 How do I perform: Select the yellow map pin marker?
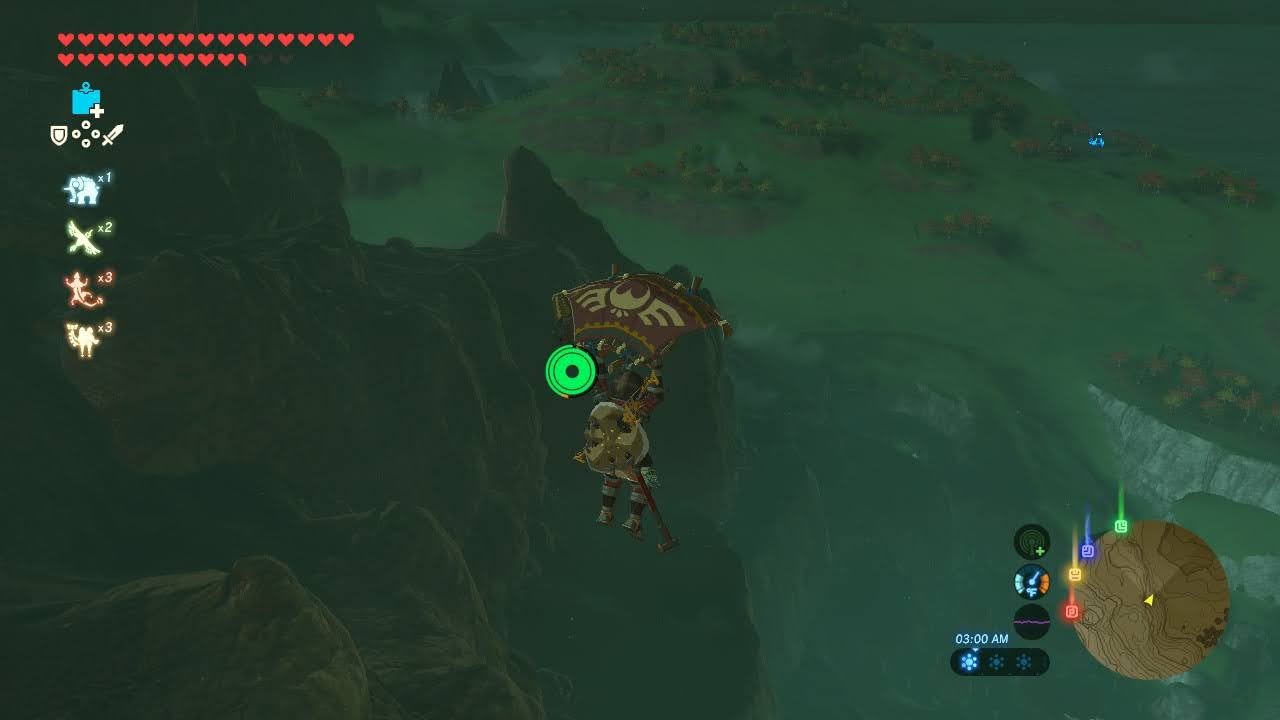click(x=1075, y=574)
